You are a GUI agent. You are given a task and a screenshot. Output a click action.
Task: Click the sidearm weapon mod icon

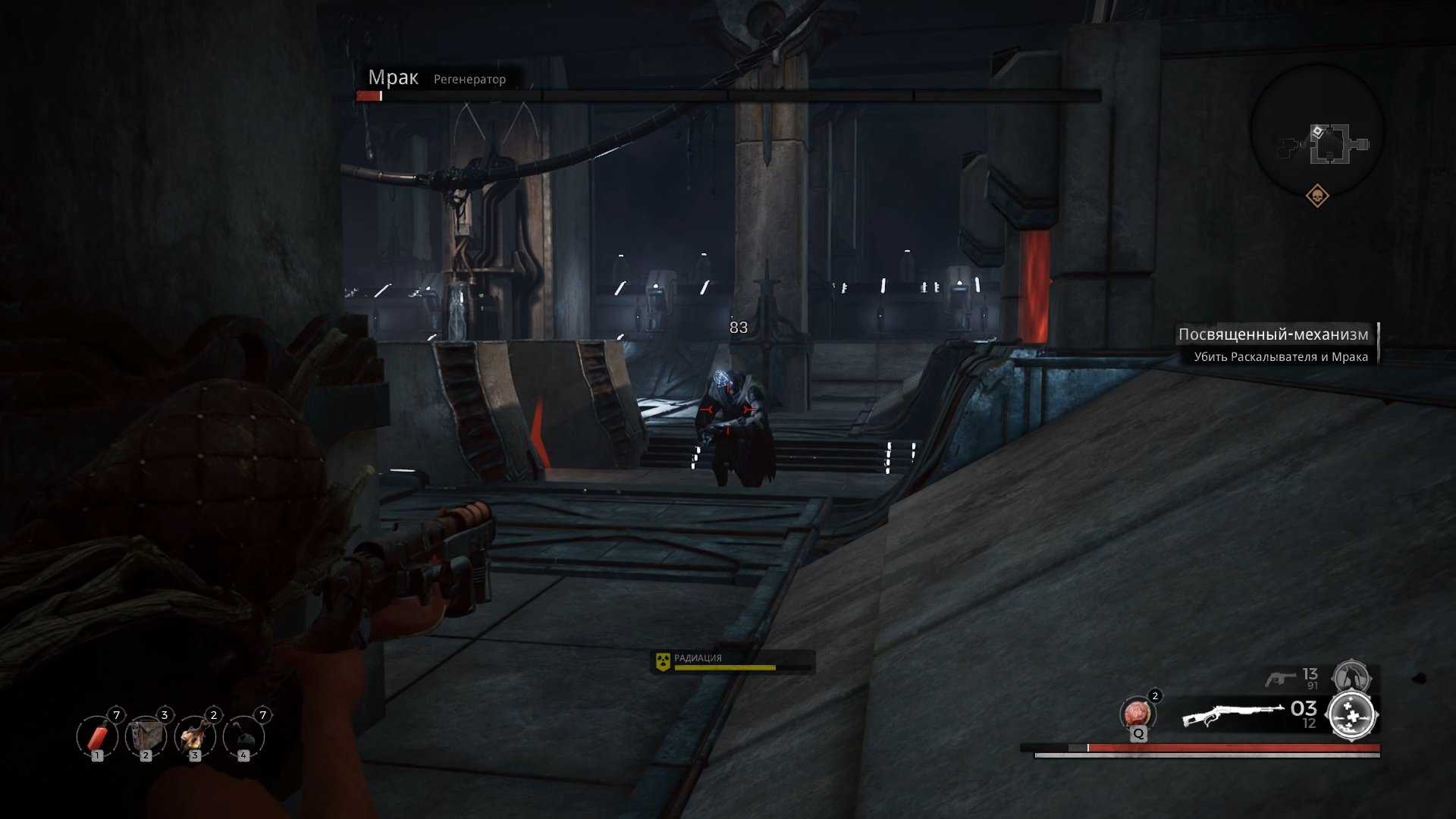pyautogui.click(x=1351, y=676)
